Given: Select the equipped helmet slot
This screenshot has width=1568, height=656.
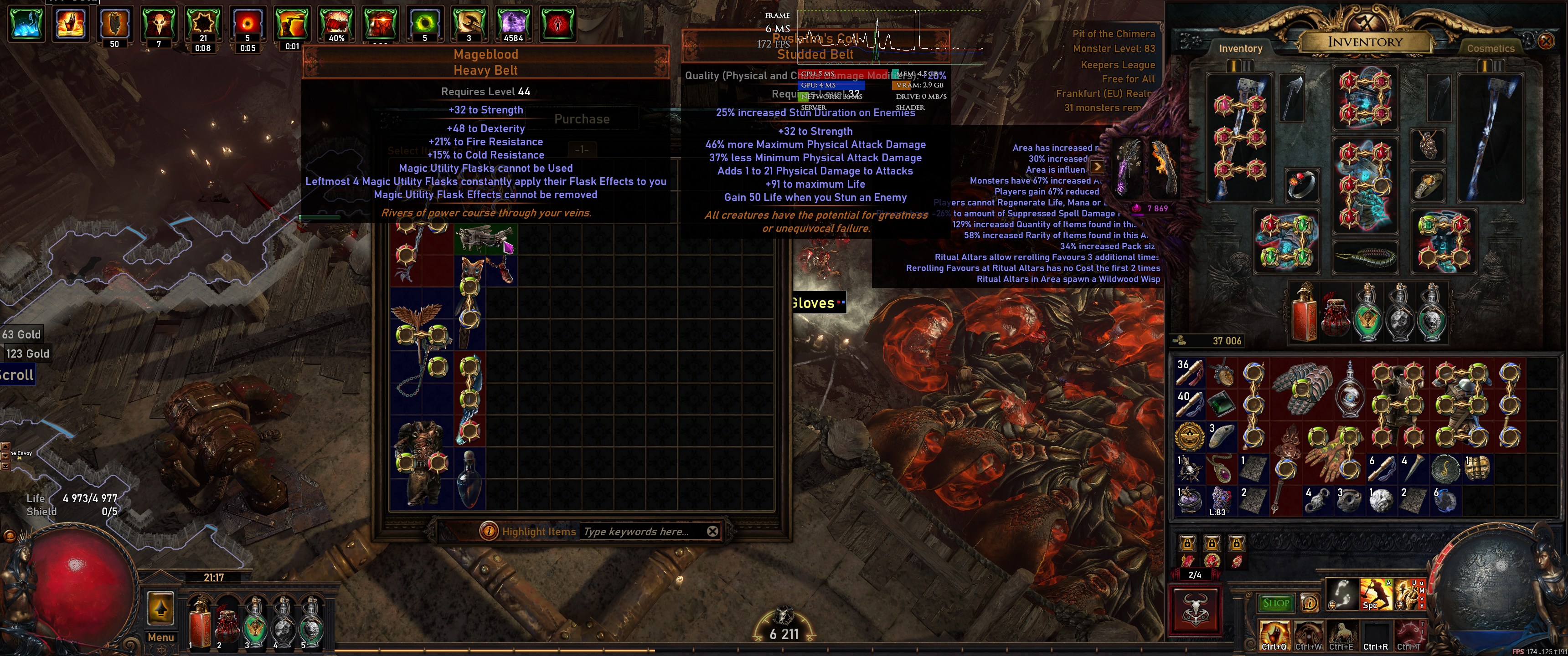Looking at the screenshot, I should pyautogui.click(x=1364, y=98).
